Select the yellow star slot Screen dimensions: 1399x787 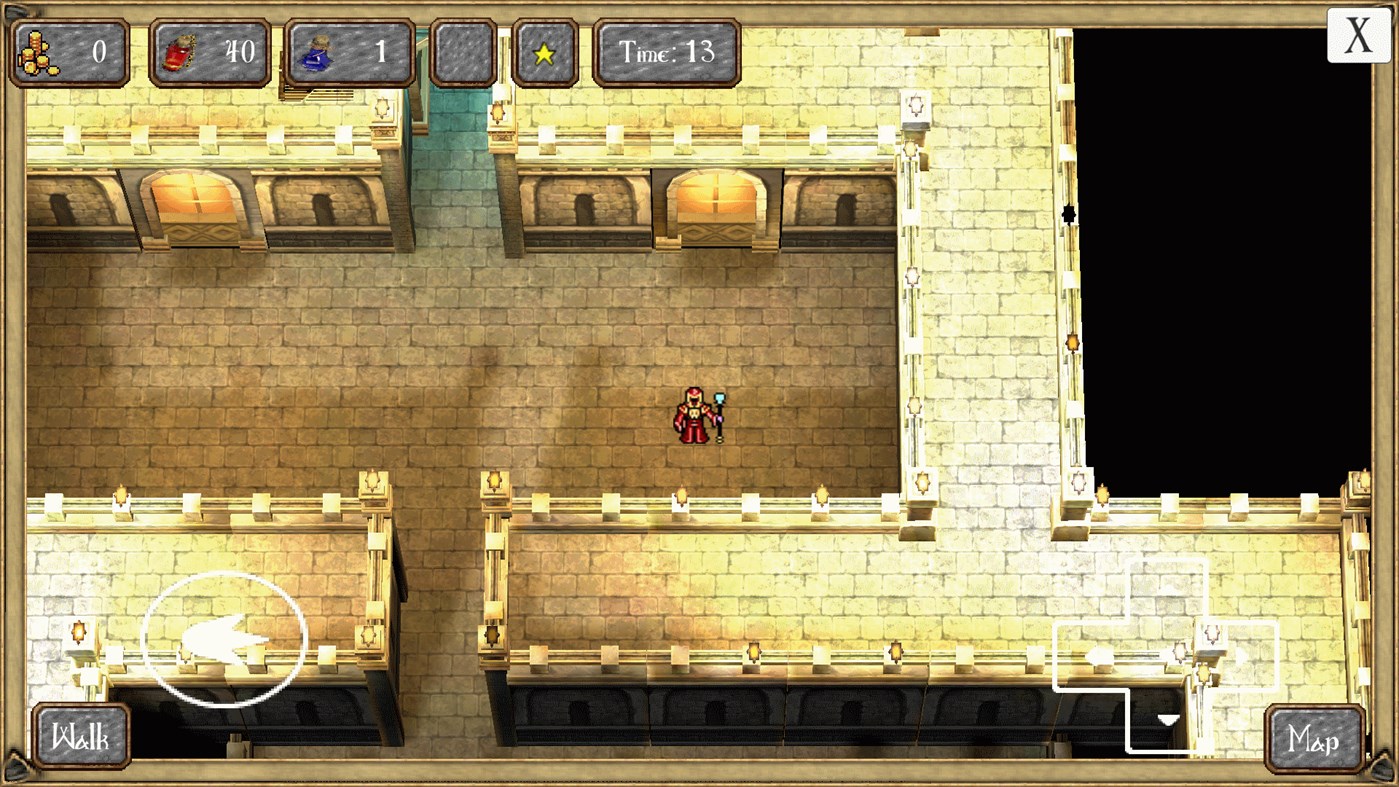544,51
